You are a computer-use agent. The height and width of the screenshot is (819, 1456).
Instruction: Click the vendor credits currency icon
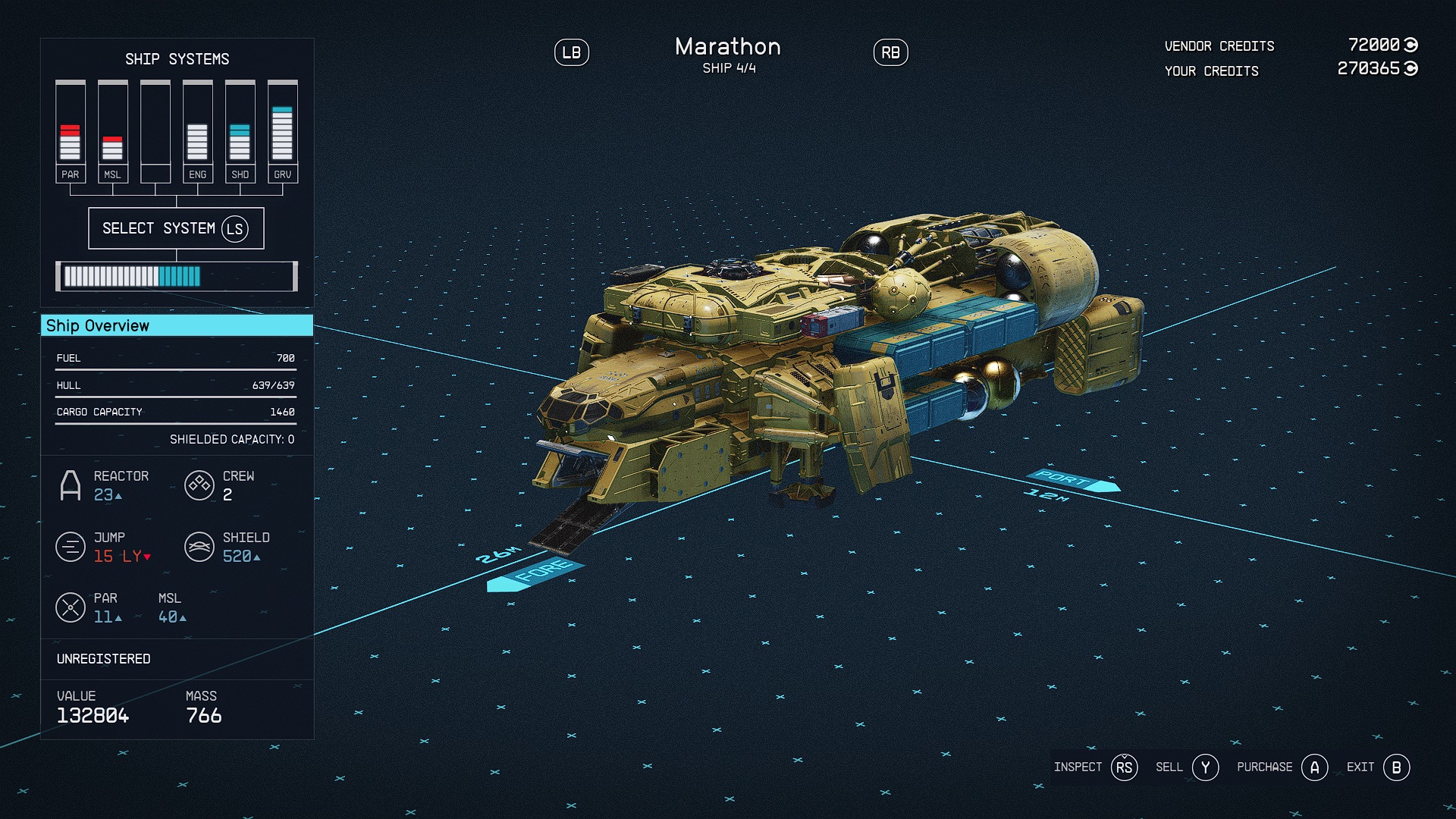pos(1410,45)
